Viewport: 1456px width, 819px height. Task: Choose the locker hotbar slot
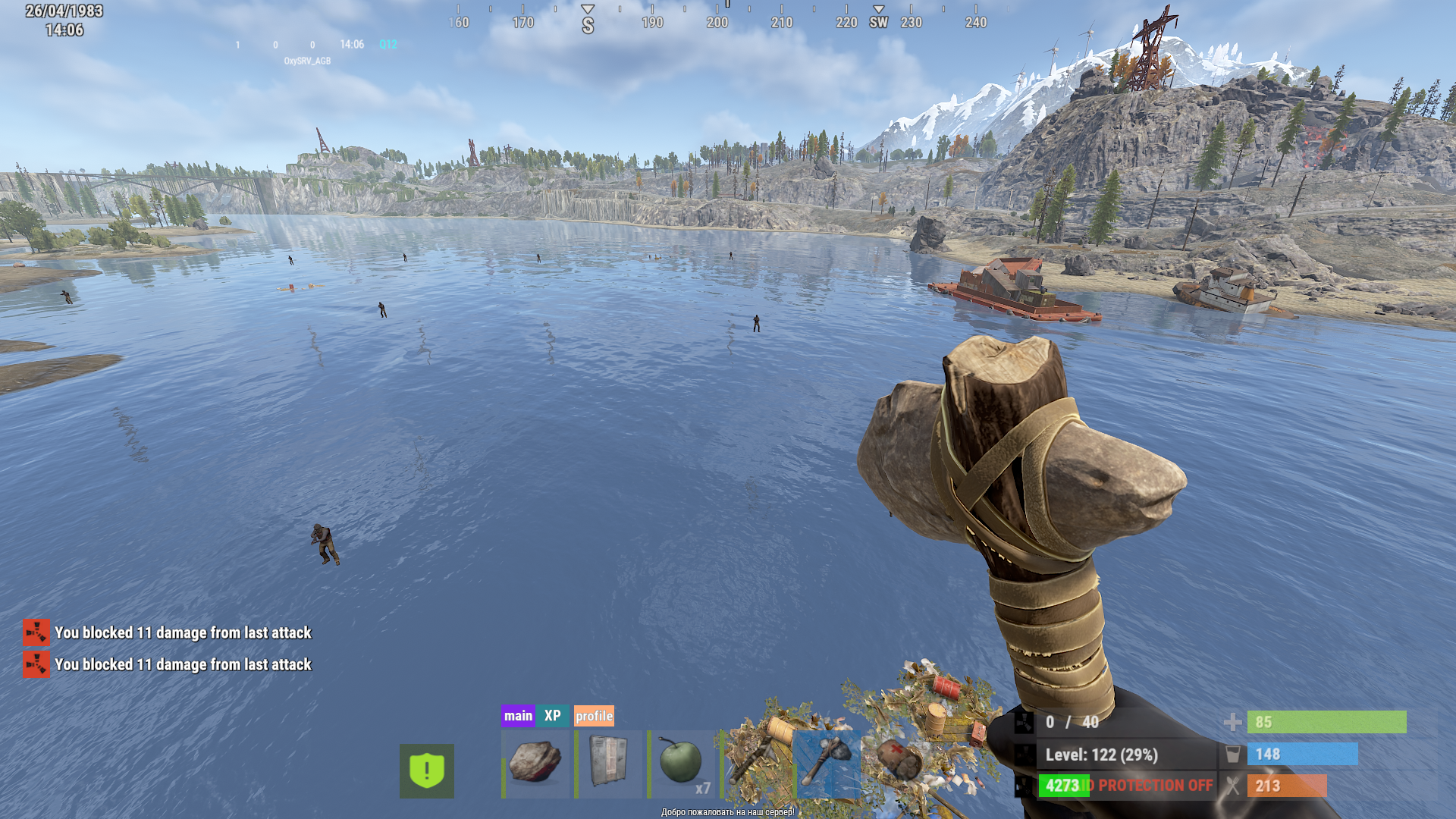click(608, 764)
